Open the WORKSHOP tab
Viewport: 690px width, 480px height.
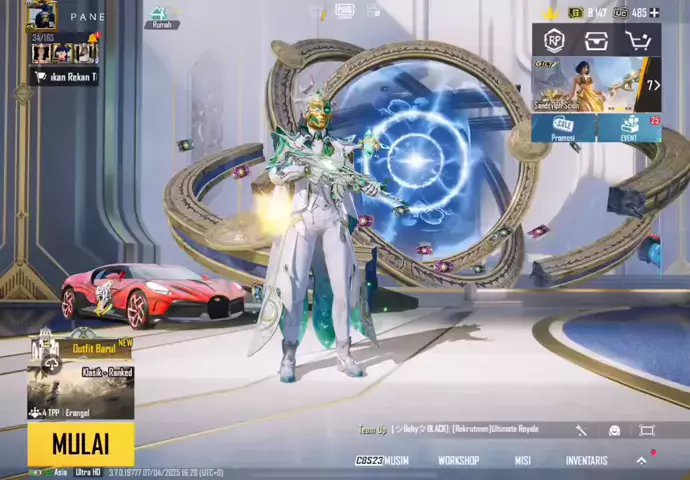pyautogui.click(x=458, y=460)
